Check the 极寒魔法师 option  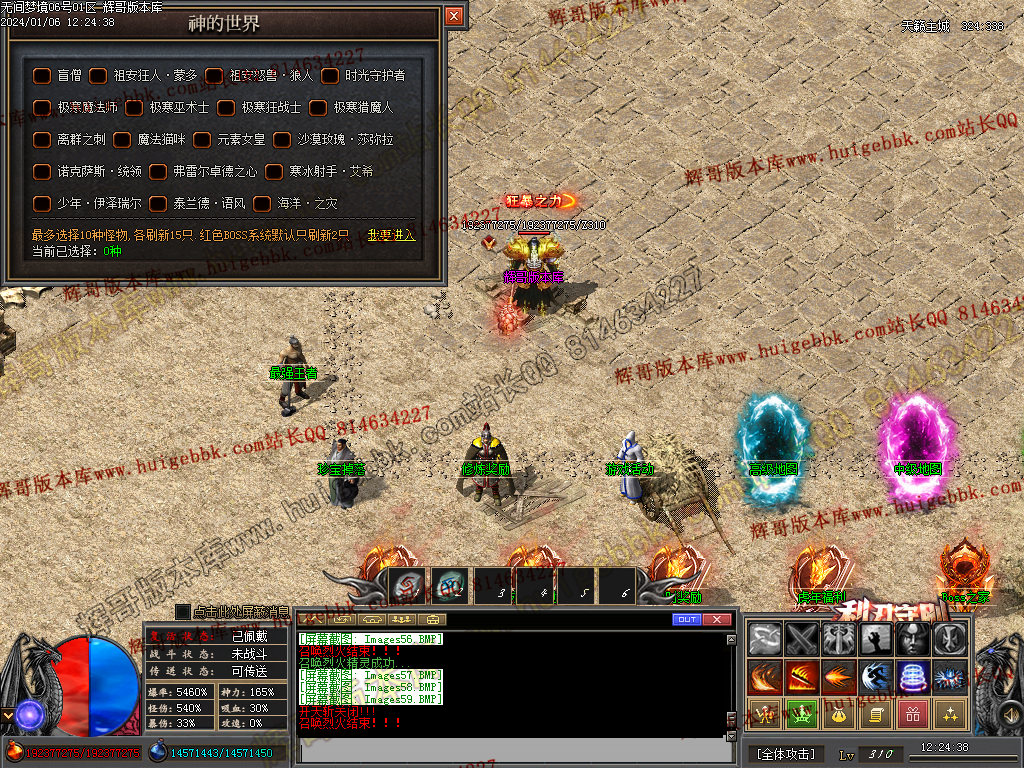point(42,107)
